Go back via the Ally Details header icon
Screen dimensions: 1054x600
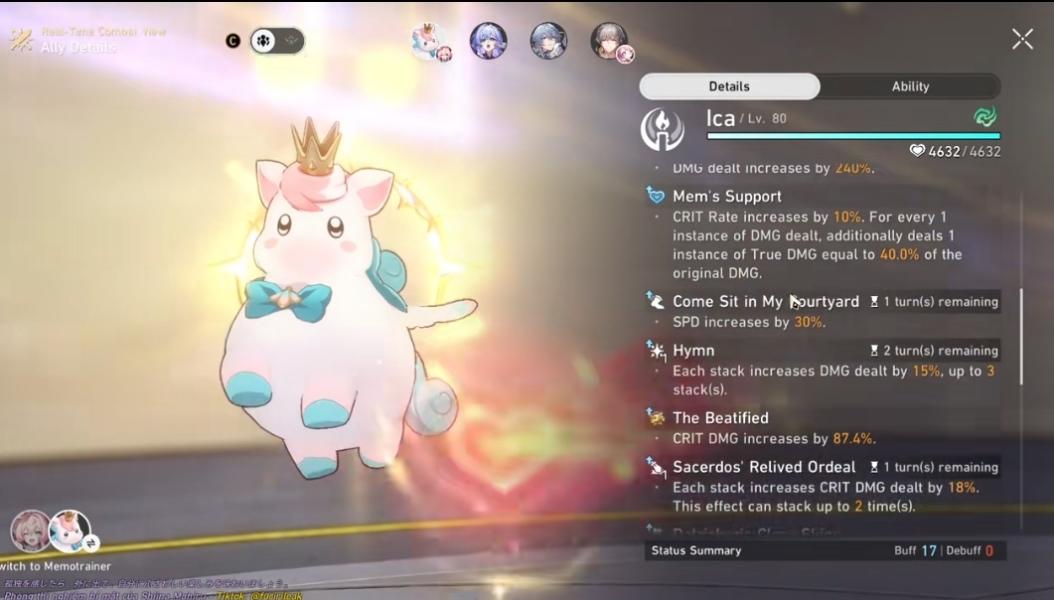[x=22, y=40]
